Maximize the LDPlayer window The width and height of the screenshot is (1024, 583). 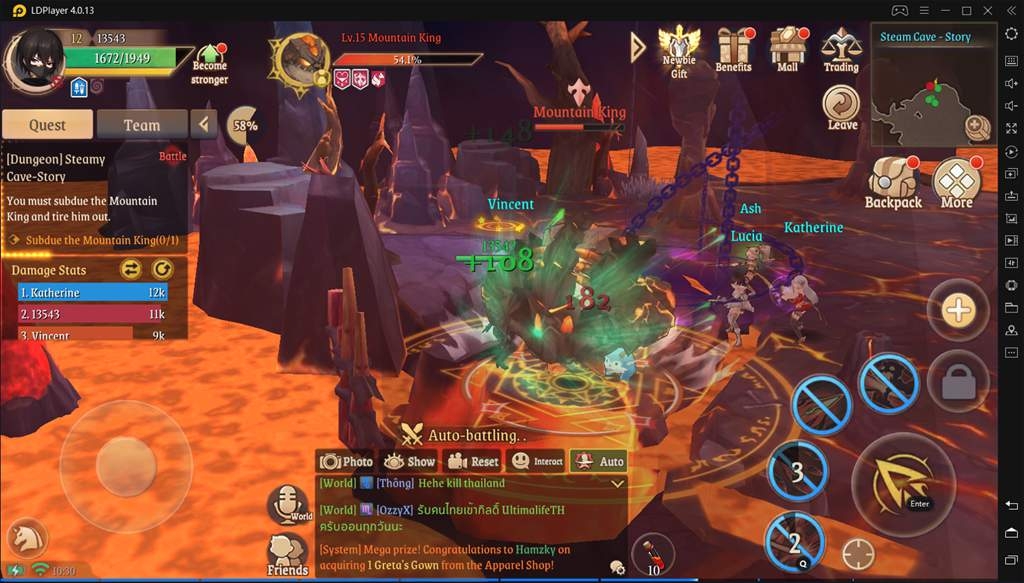966,10
